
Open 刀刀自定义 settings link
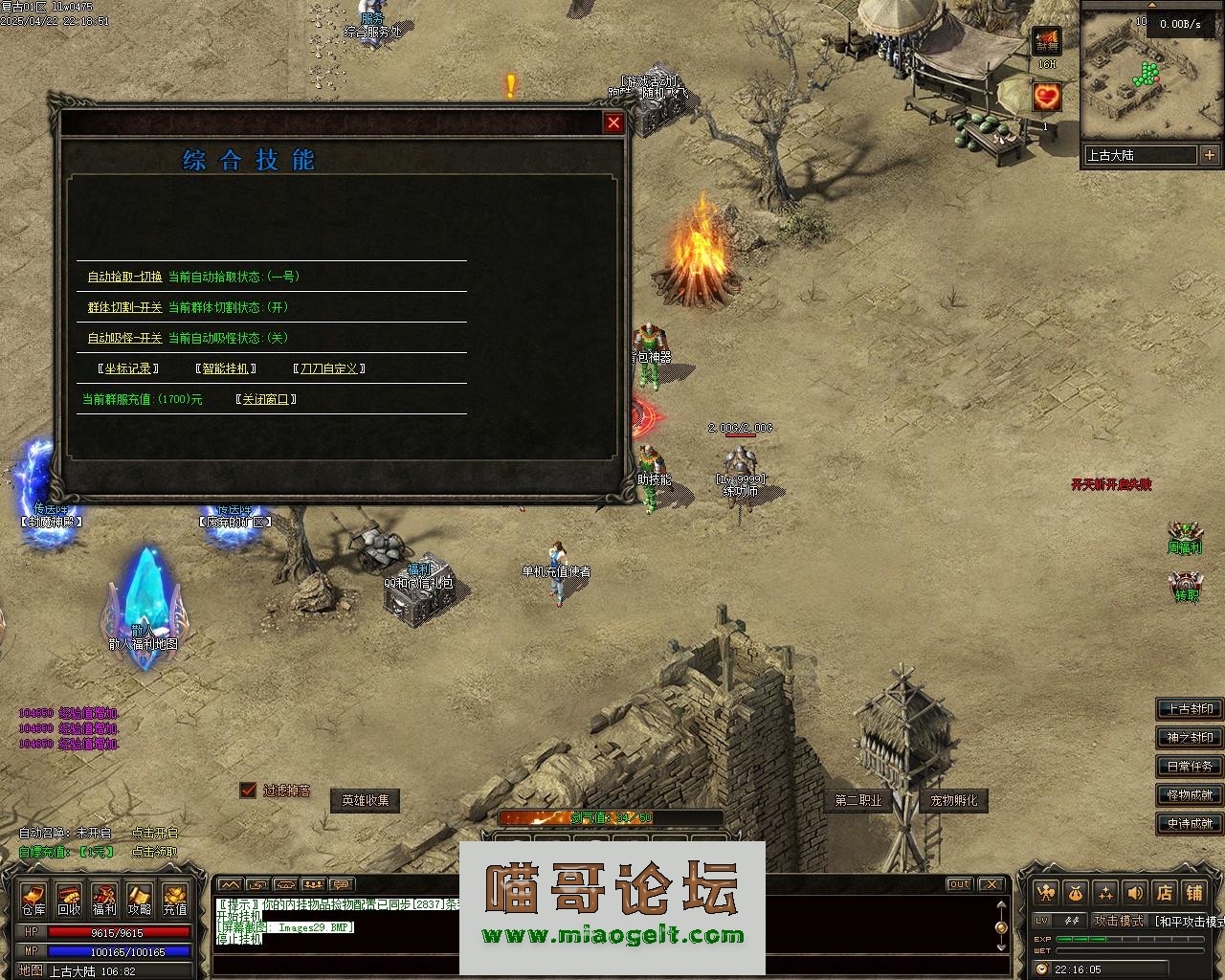(x=329, y=368)
